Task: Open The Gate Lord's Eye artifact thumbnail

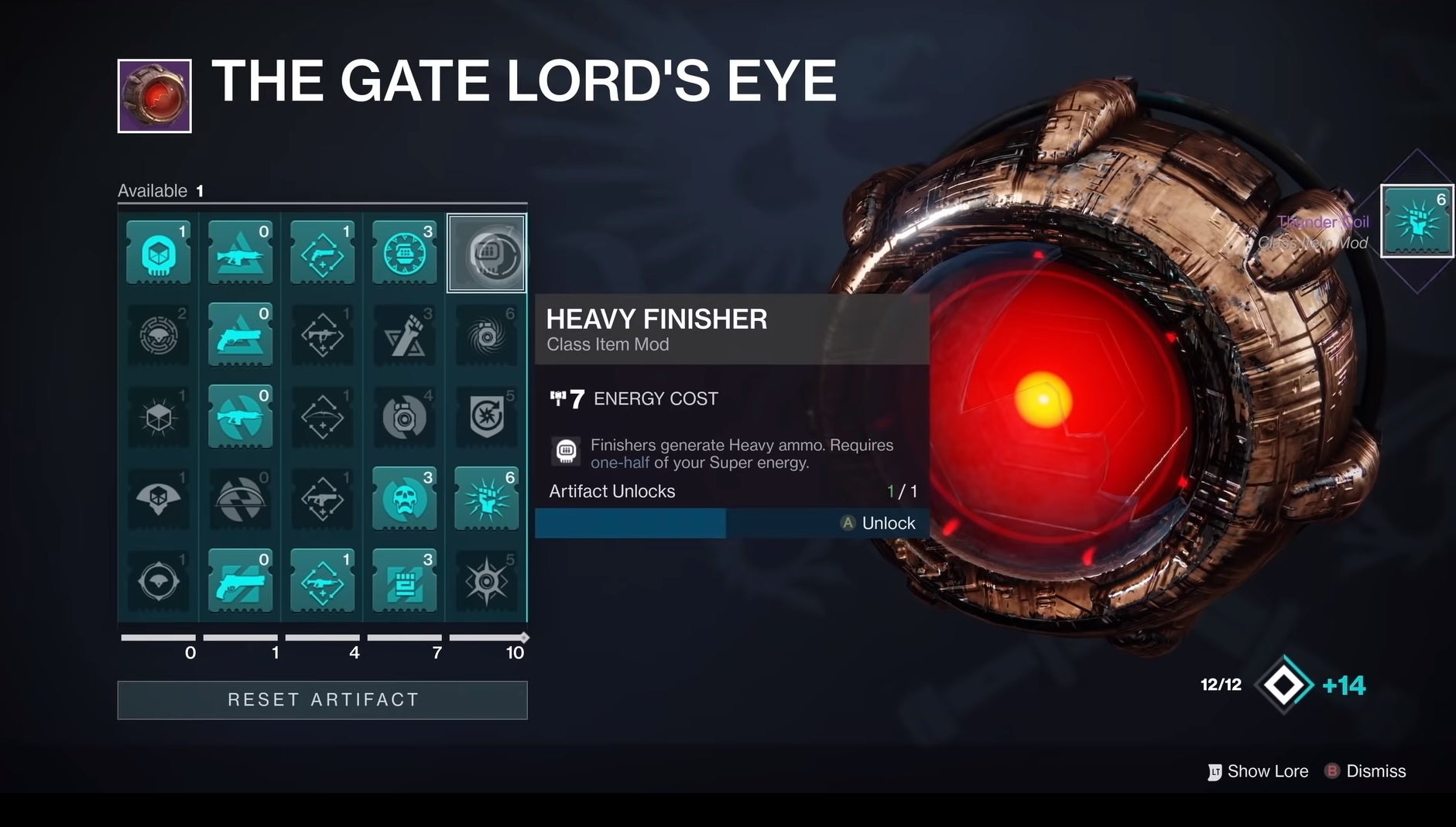Action: pos(154,99)
